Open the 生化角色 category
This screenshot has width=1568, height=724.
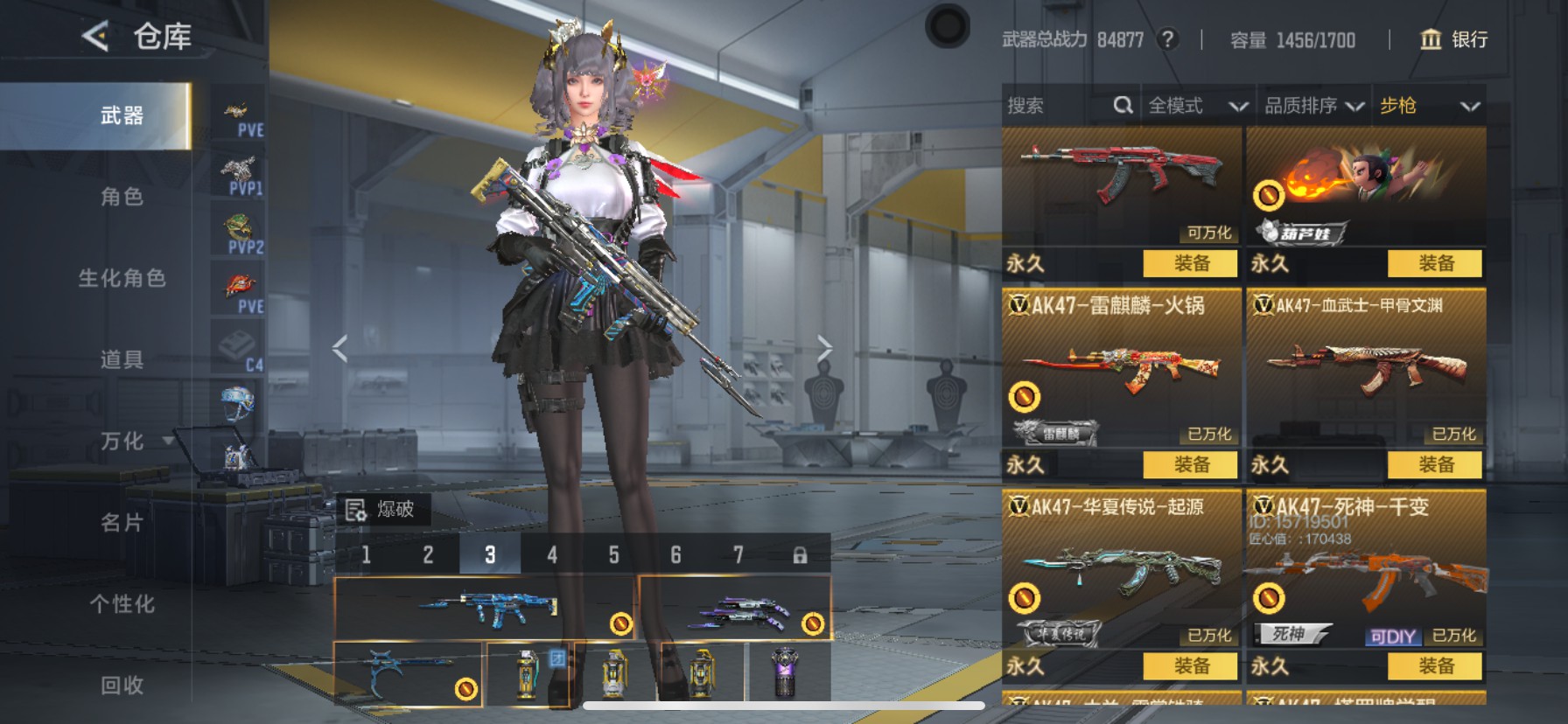(122, 278)
